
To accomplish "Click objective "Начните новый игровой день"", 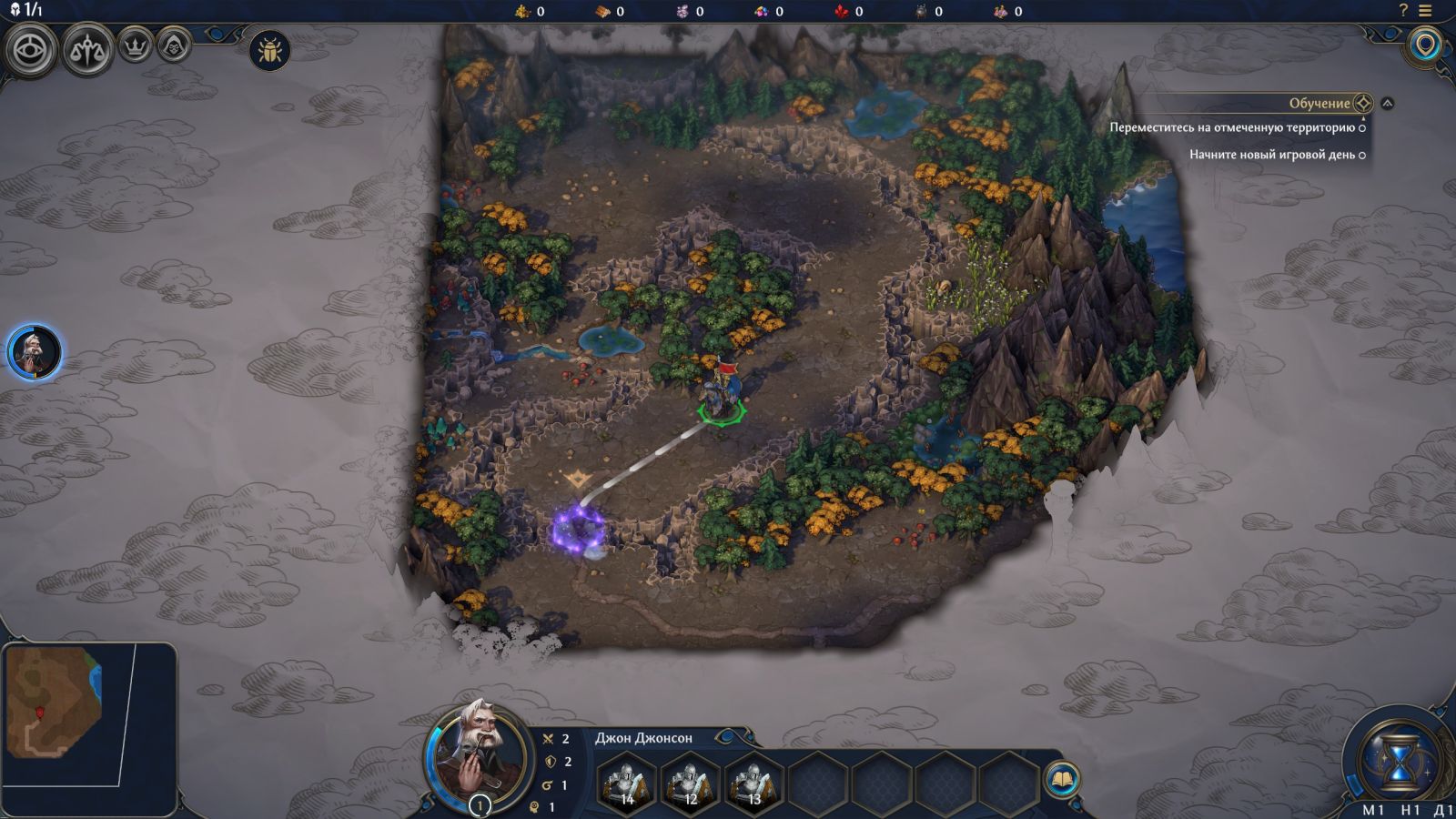I will [x=1272, y=155].
